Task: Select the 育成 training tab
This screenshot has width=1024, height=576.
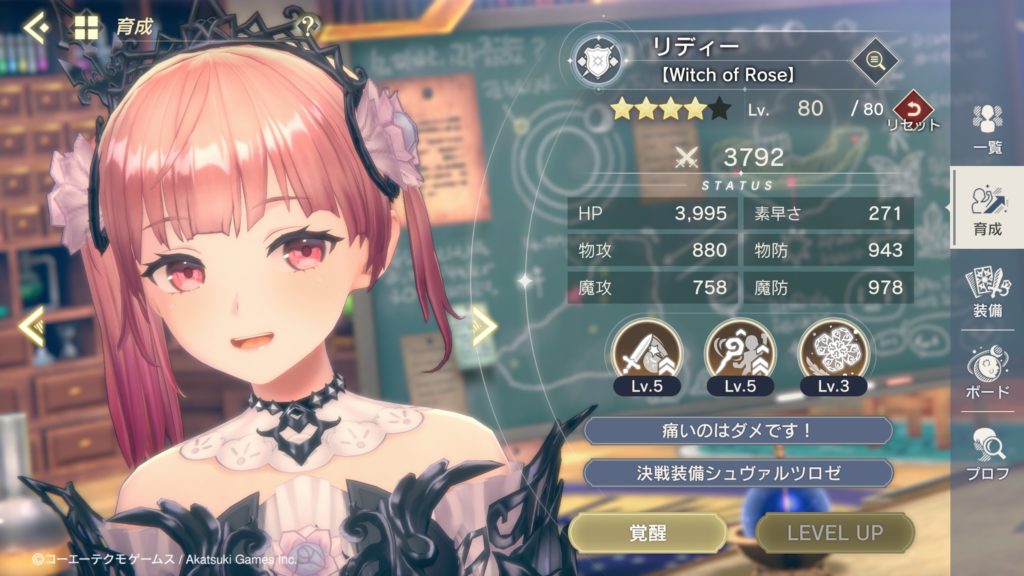Action: (x=987, y=210)
